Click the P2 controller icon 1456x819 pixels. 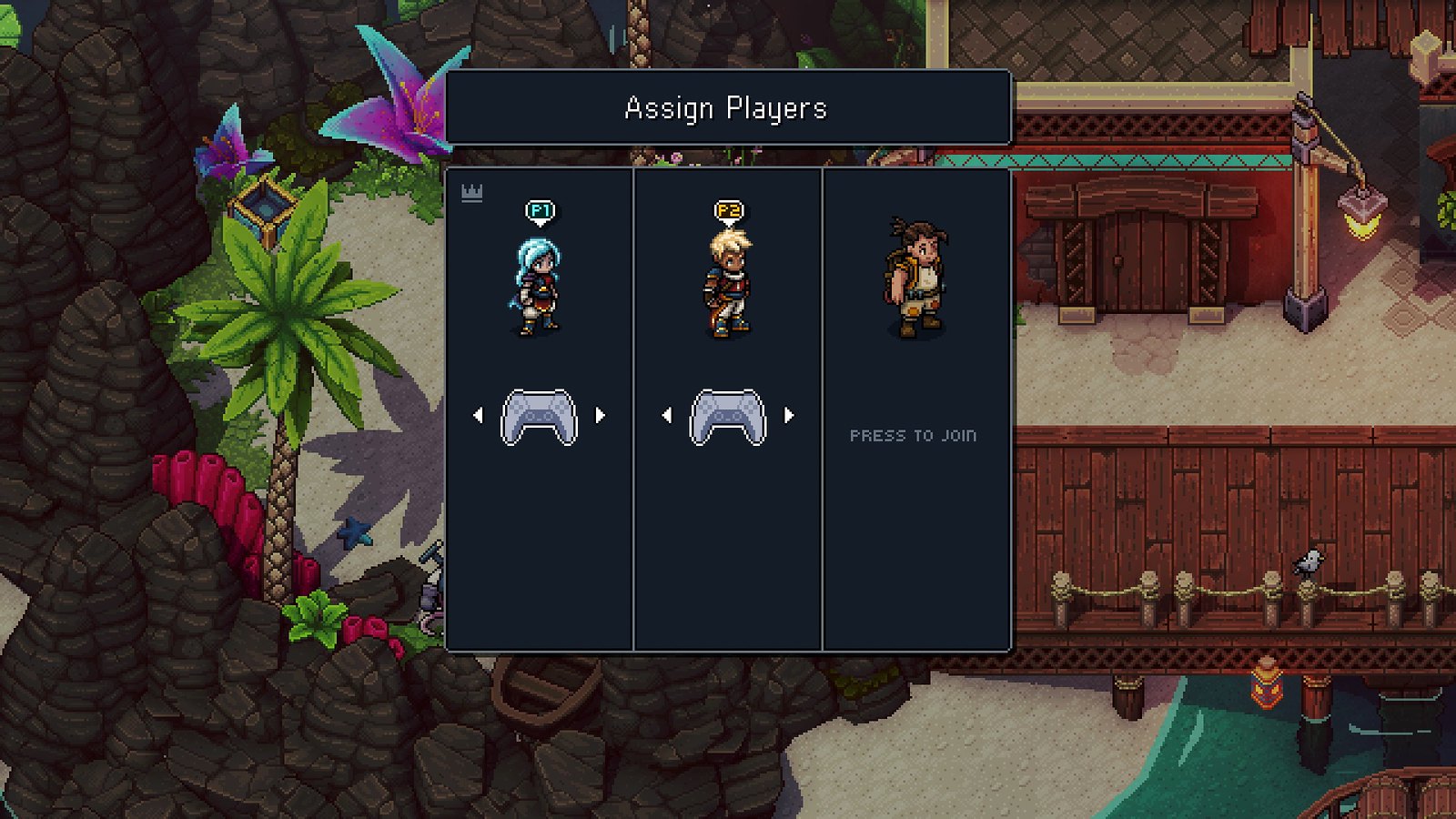(728, 418)
